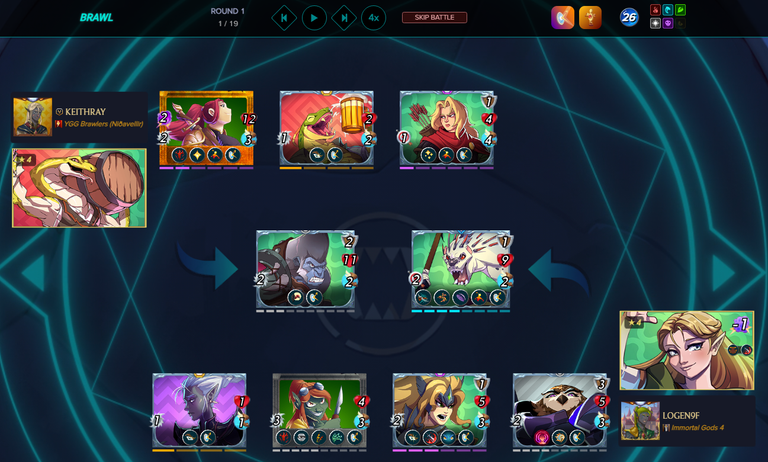768x462 pixels.
Task: Open the purple megaphone ruleset icon
Action: pyautogui.click(x=562, y=17)
